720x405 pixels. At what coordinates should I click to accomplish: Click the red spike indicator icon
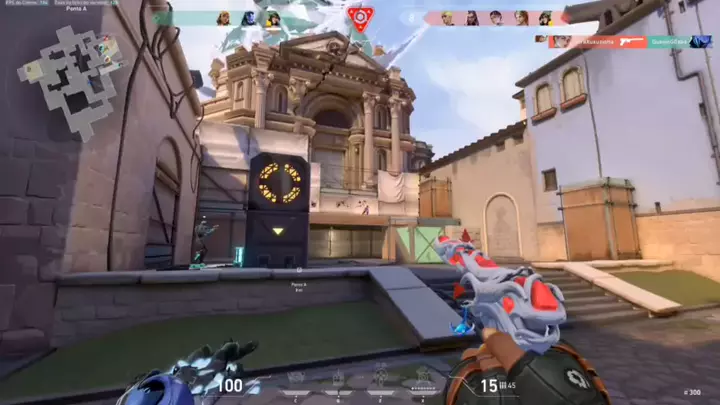coord(360,17)
